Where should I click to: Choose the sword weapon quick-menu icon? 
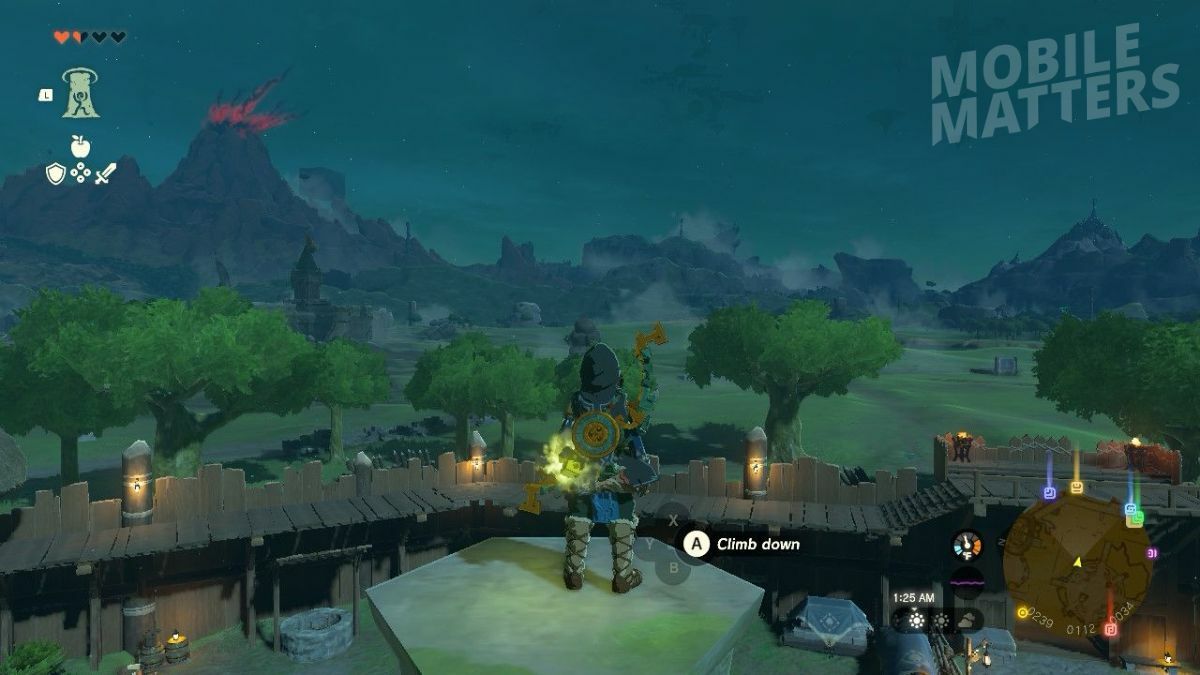[x=106, y=174]
